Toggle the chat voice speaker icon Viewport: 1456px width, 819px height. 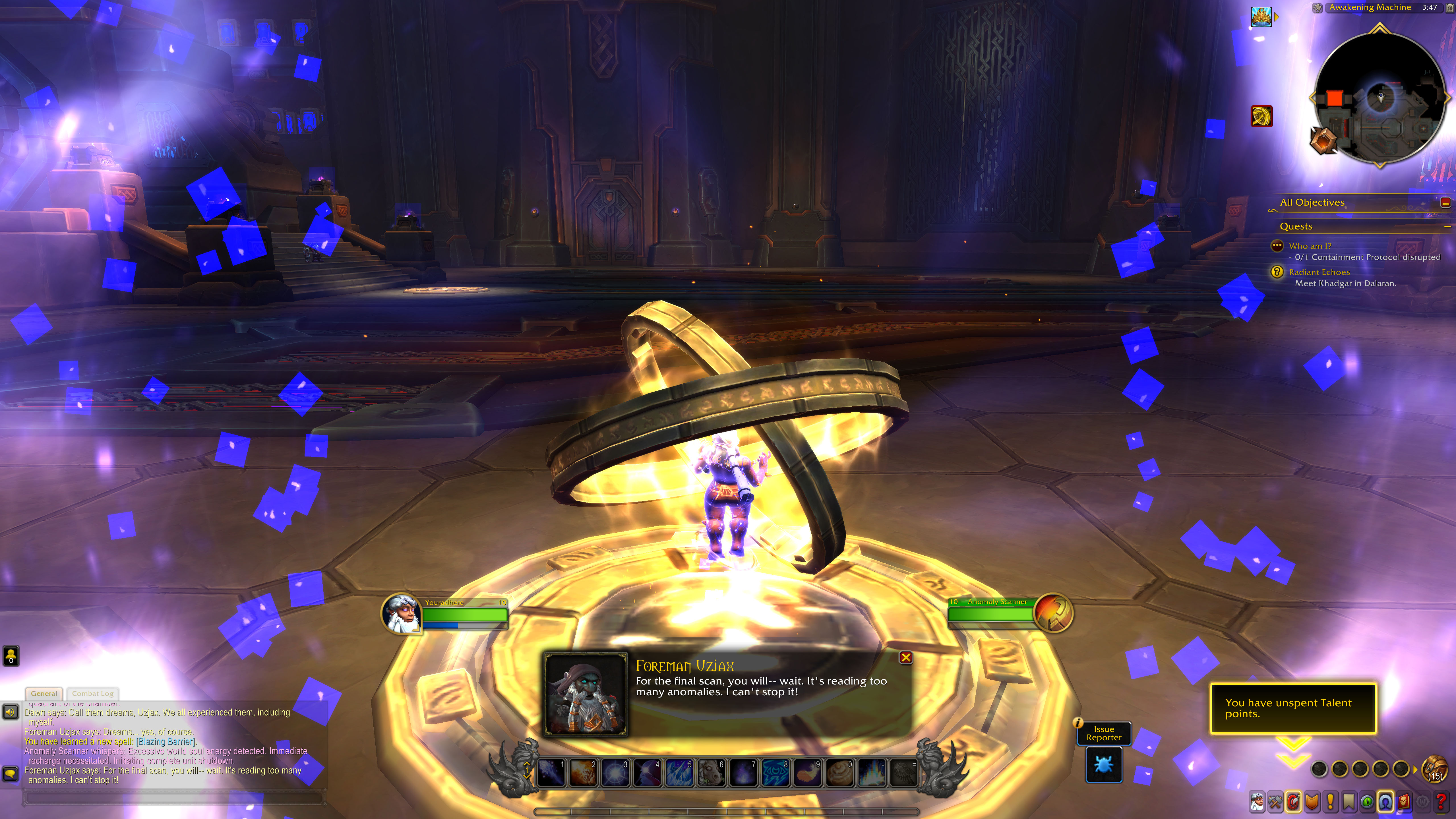click(10, 712)
